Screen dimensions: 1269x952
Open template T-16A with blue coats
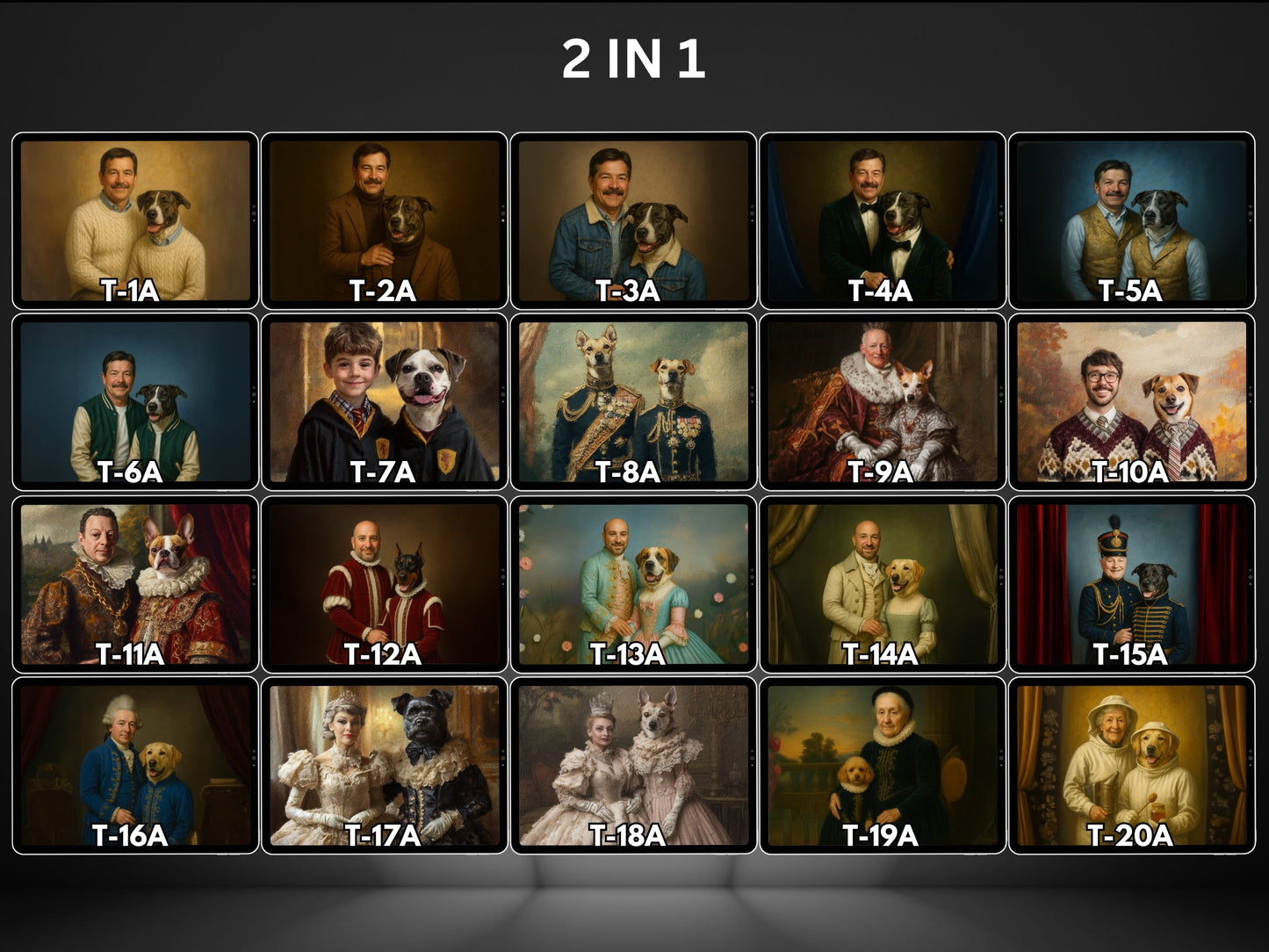coord(135,765)
